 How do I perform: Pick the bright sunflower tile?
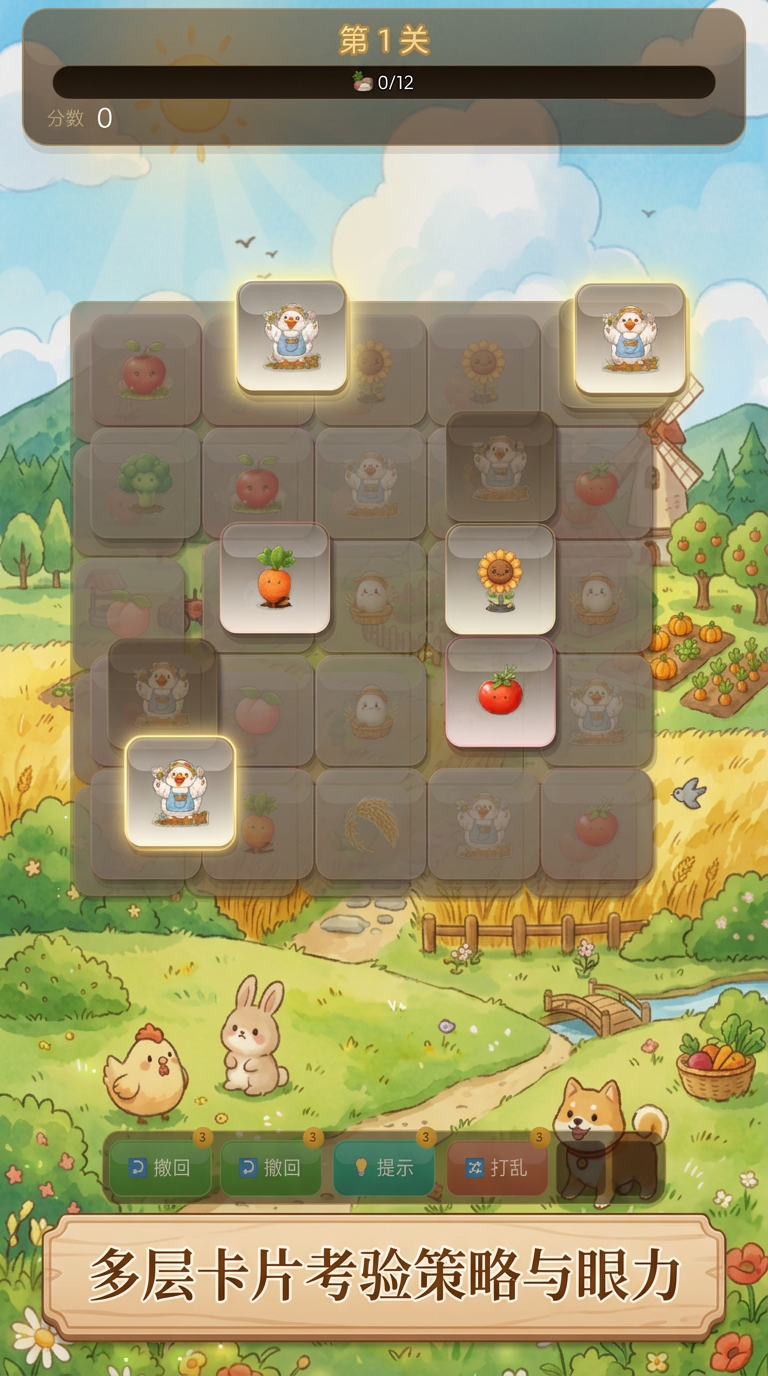click(x=500, y=579)
